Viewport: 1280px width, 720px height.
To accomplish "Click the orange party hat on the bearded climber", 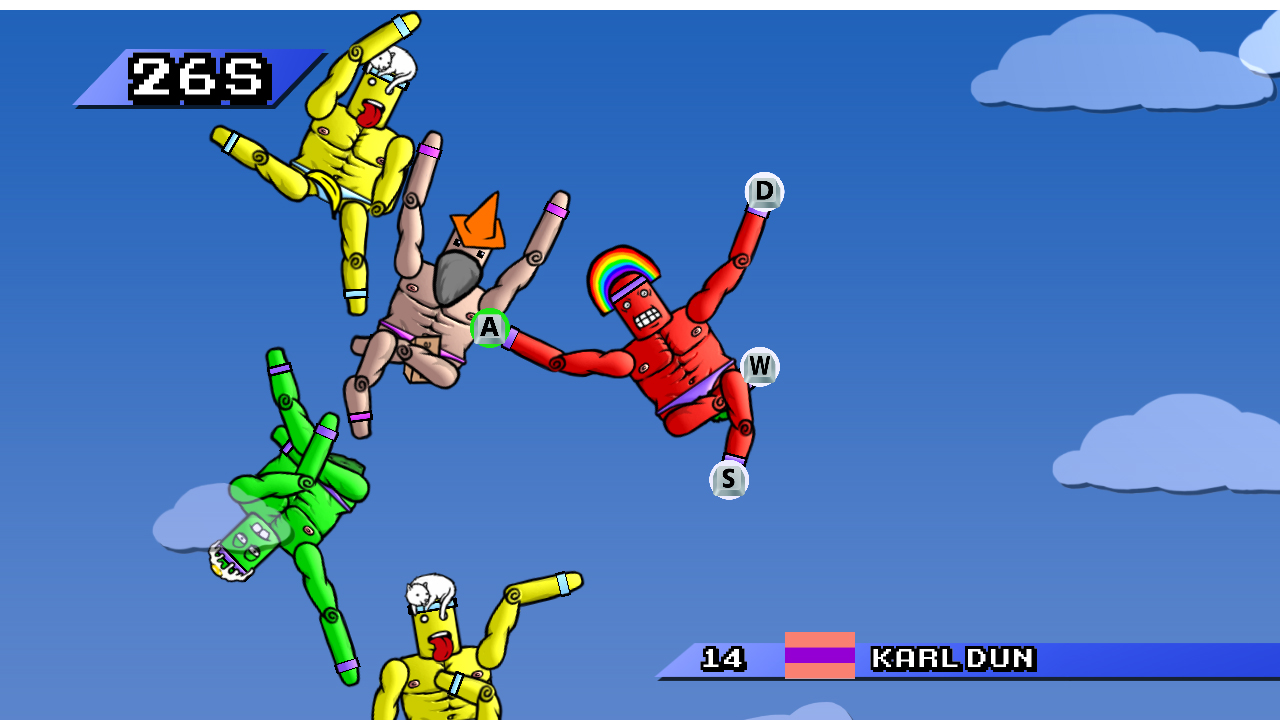I will click(x=479, y=227).
